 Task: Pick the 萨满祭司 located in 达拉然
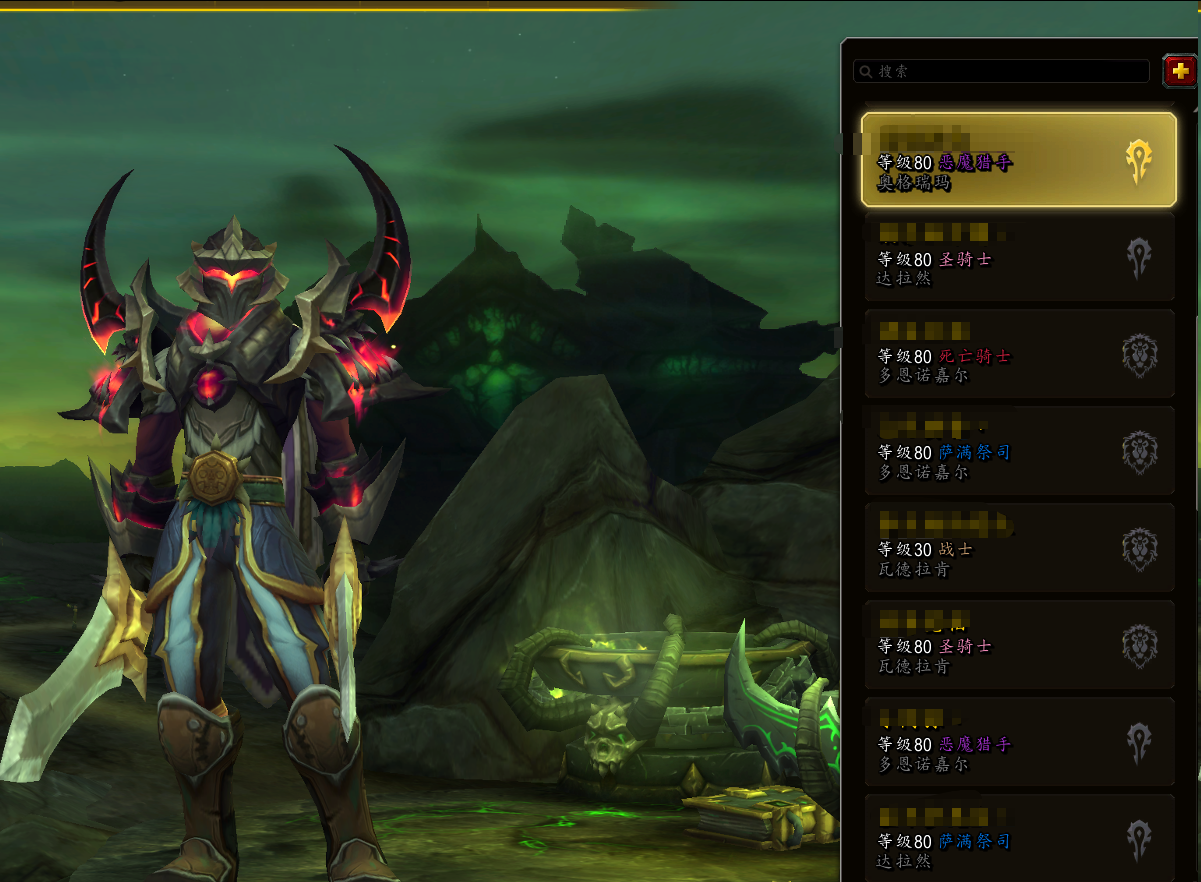coord(1018,838)
